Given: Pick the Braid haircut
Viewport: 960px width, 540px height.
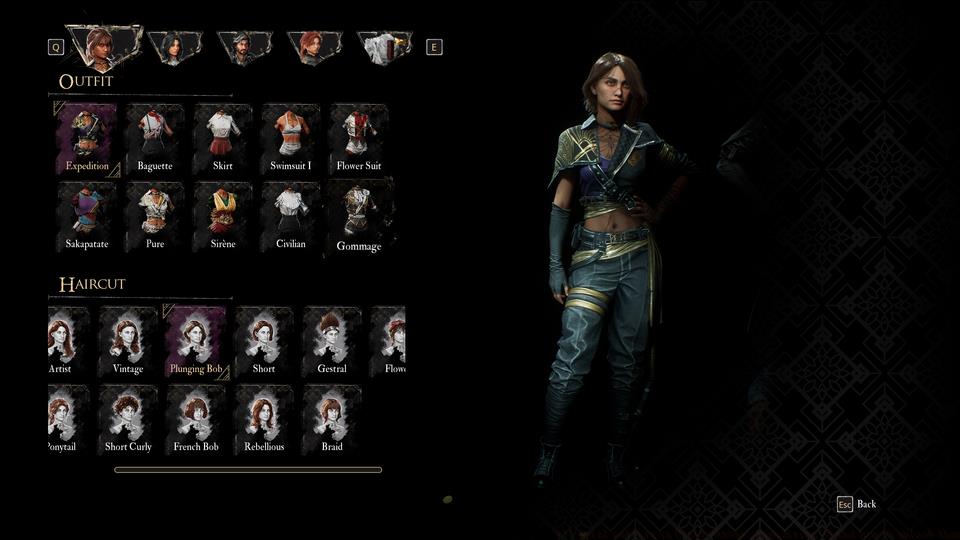Looking at the screenshot, I should 332,420.
